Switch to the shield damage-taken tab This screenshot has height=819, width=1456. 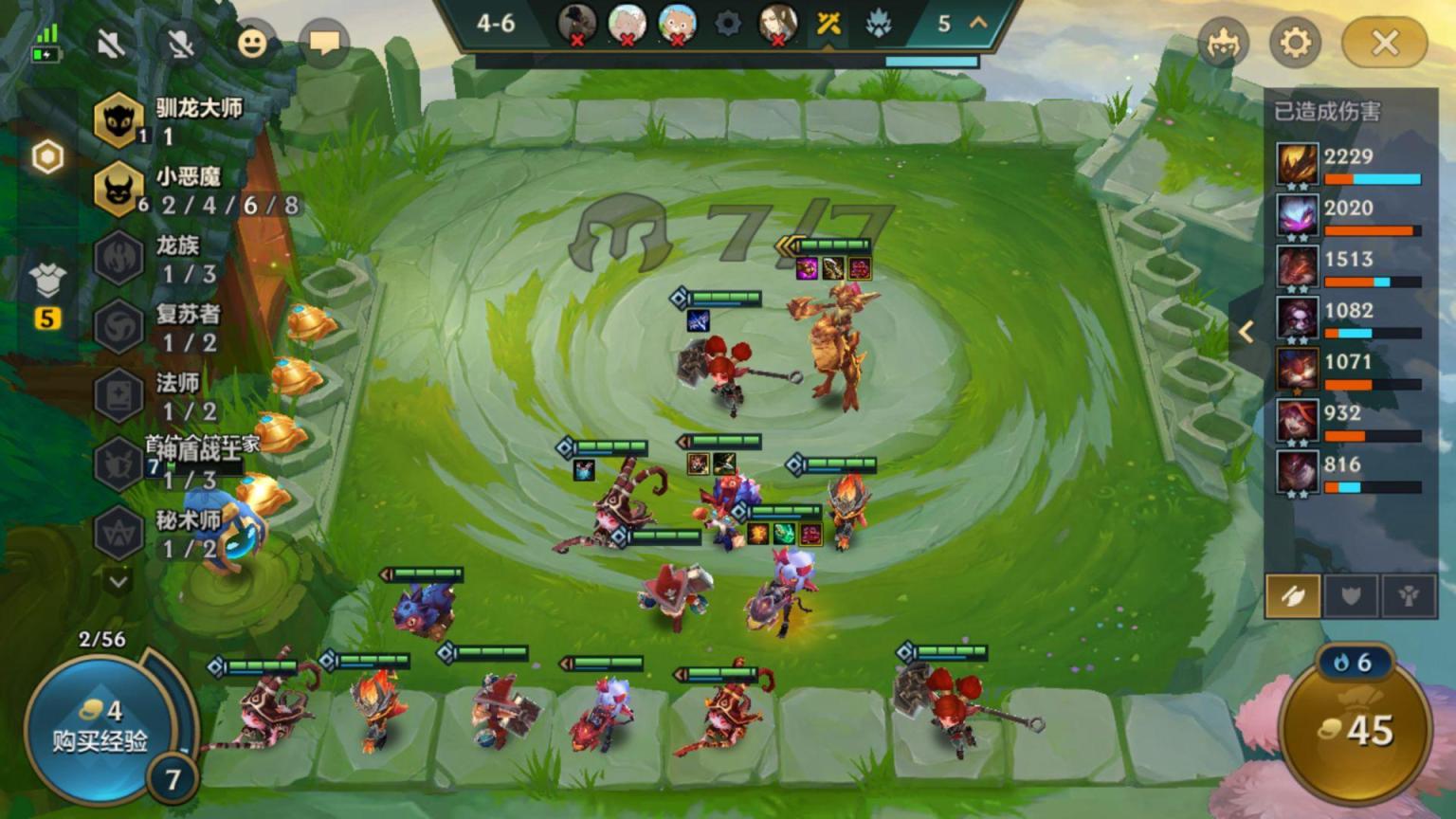1351,595
